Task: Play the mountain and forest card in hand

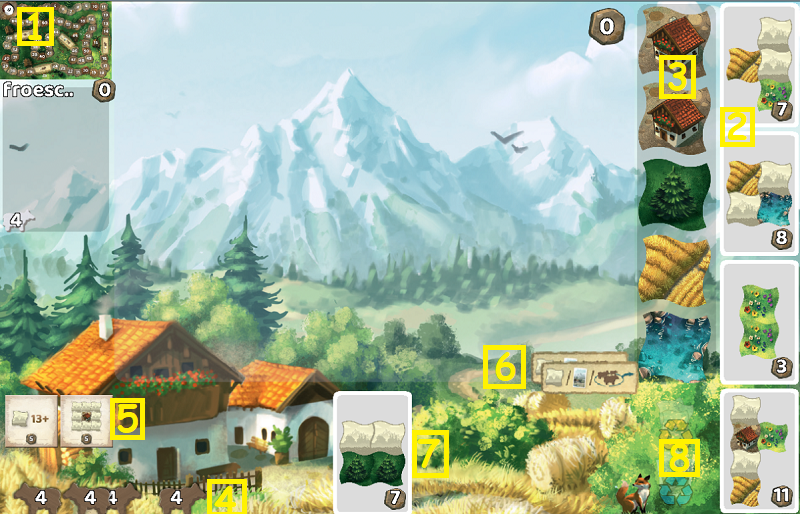Action: pos(372,451)
